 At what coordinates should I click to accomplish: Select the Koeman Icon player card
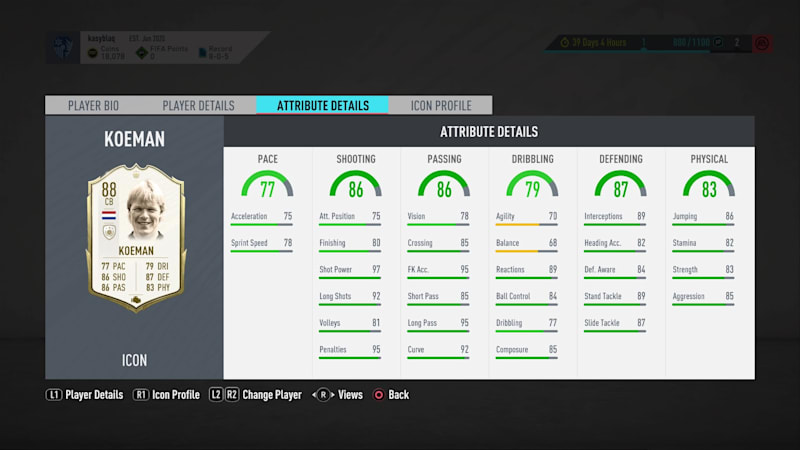pyautogui.click(x=134, y=236)
